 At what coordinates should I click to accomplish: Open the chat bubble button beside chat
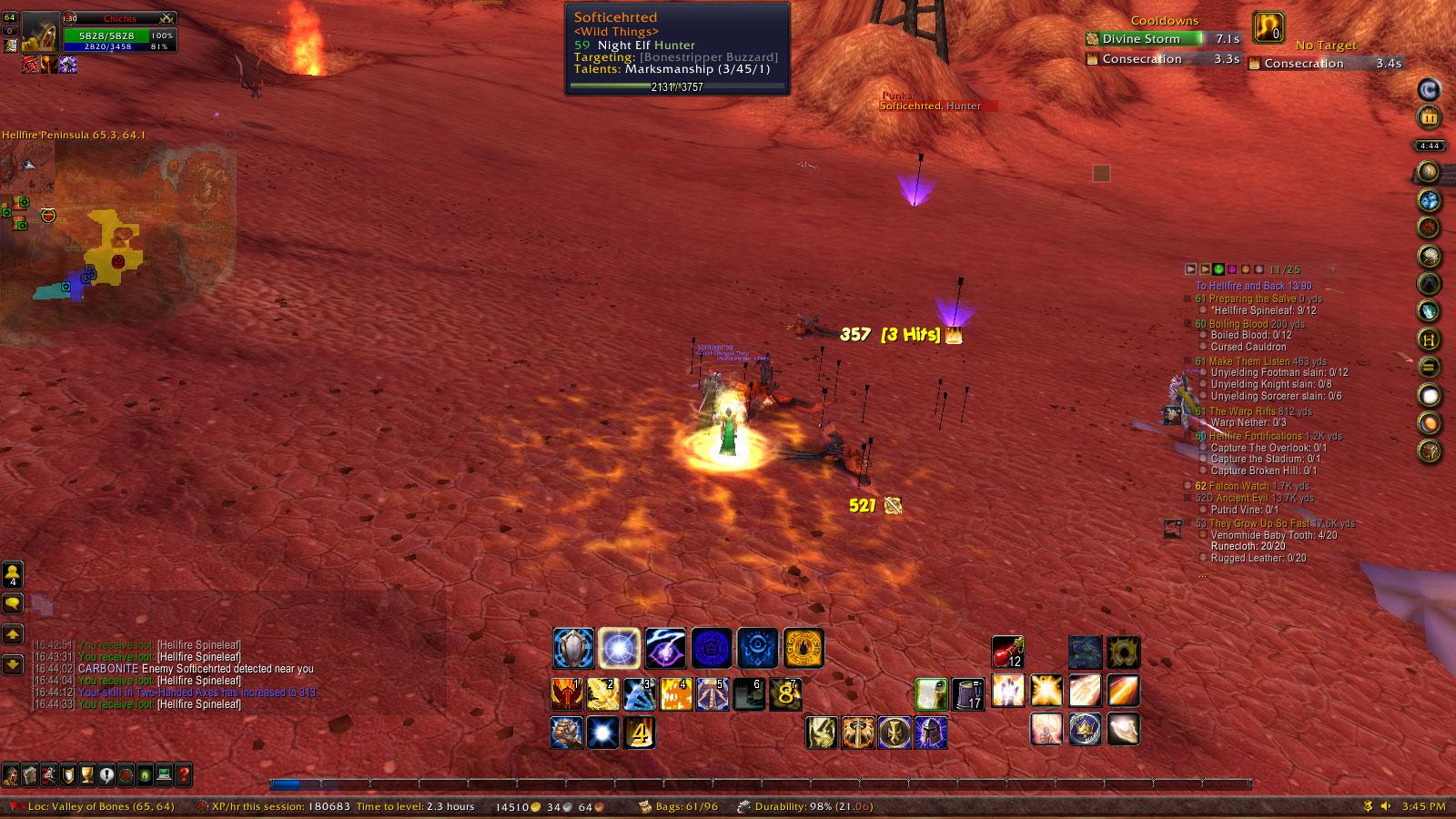[x=13, y=603]
